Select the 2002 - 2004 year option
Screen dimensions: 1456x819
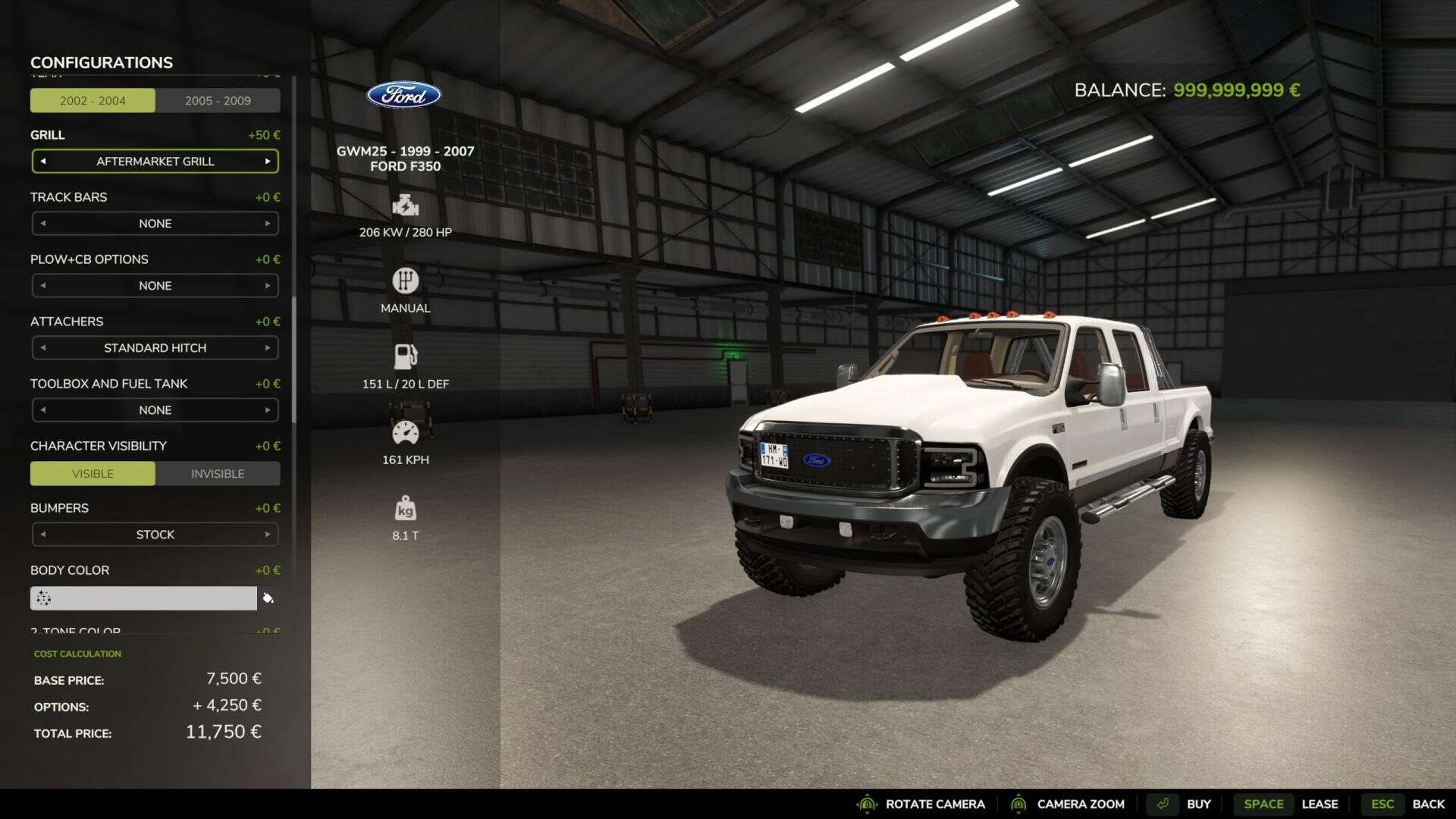pyautogui.click(x=93, y=101)
